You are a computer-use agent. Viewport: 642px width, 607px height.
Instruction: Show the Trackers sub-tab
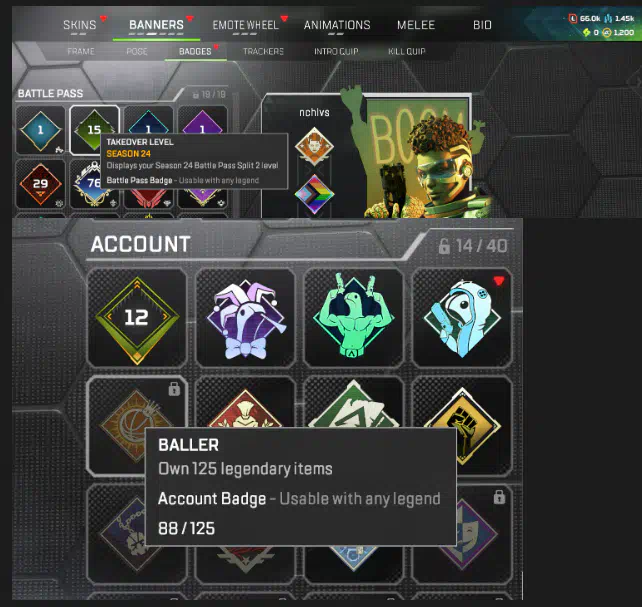coord(263,51)
